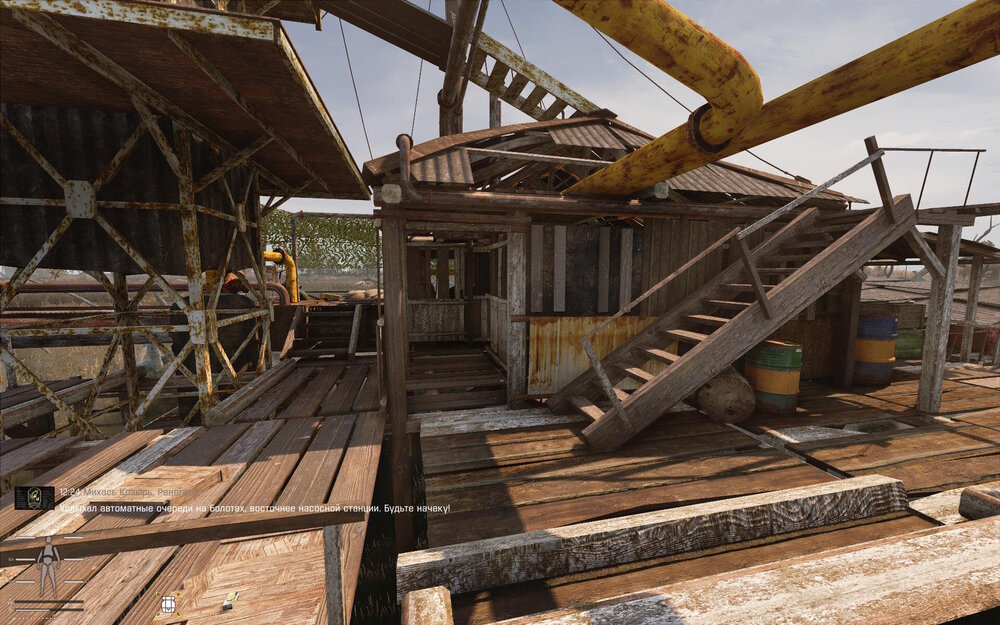
Task: Click the small item icon beside the backpack
Action: pyautogui.click(x=229, y=600)
